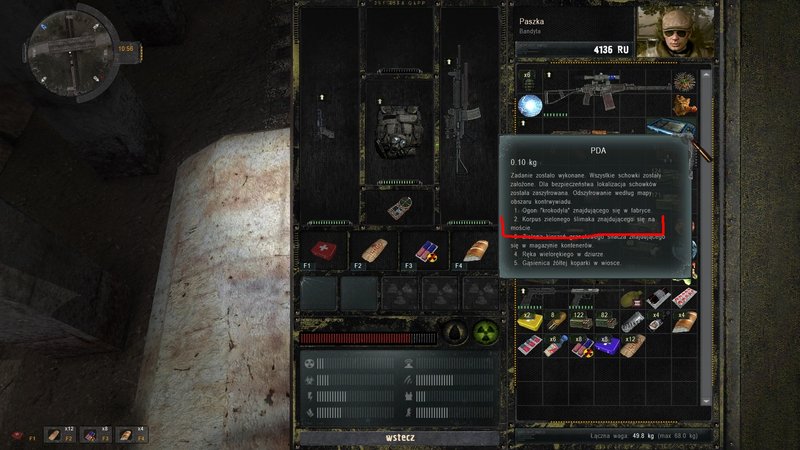Select the green grenade in the backpack
Viewport: 800px width, 450px height.
(x=634, y=299)
